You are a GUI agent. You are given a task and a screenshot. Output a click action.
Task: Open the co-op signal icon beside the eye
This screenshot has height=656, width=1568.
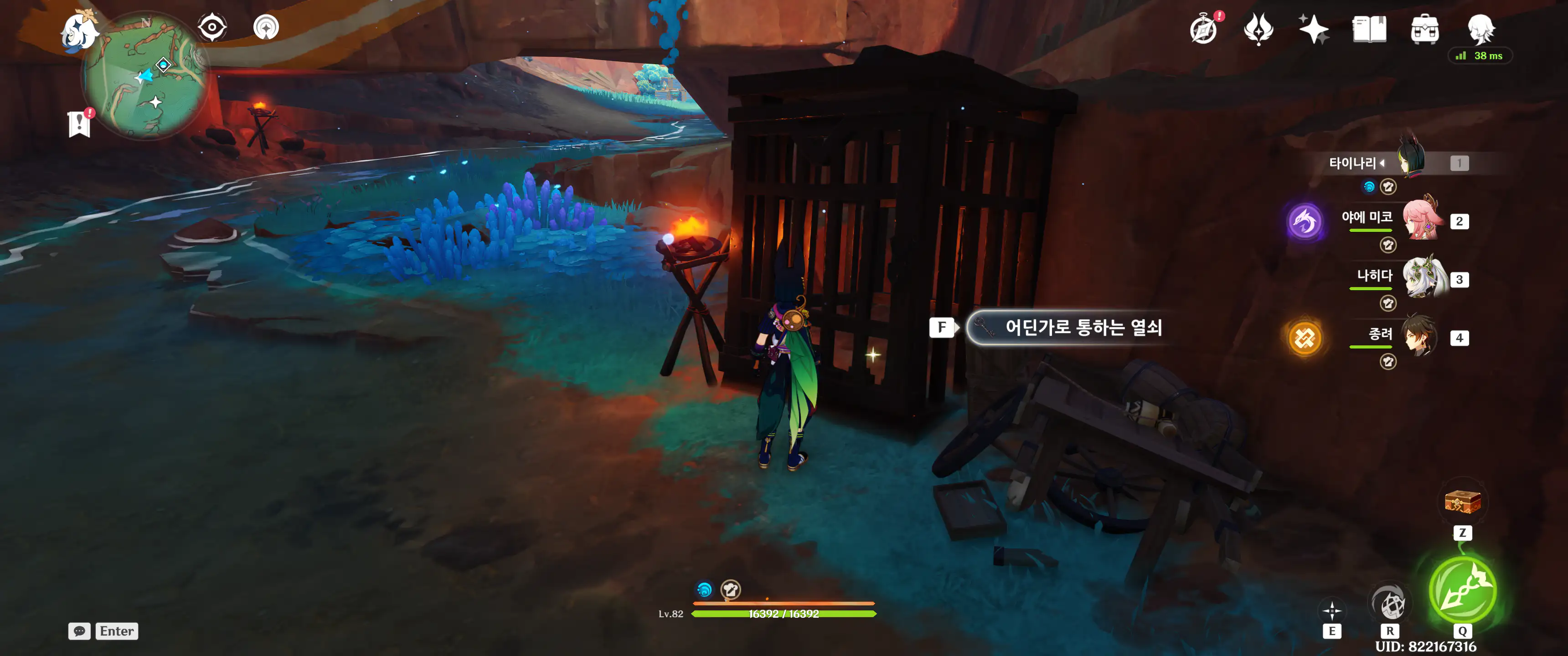click(266, 27)
